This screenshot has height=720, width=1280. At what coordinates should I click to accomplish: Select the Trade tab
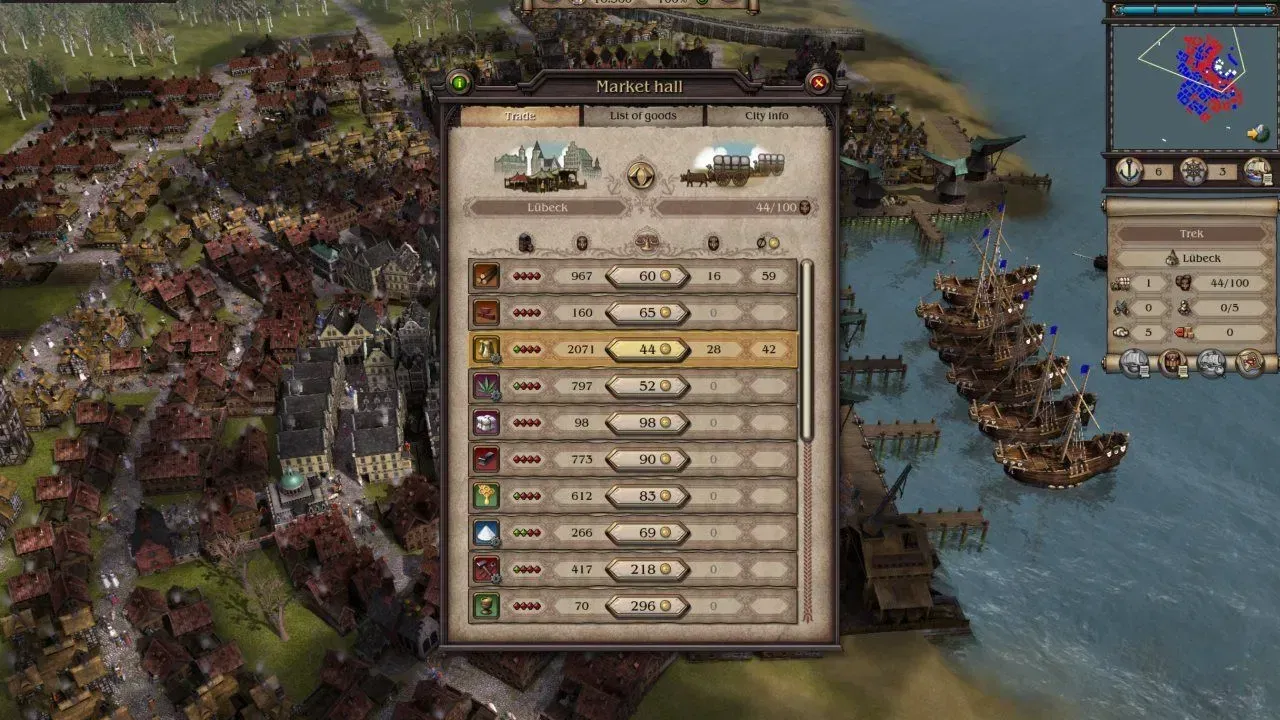click(x=520, y=116)
